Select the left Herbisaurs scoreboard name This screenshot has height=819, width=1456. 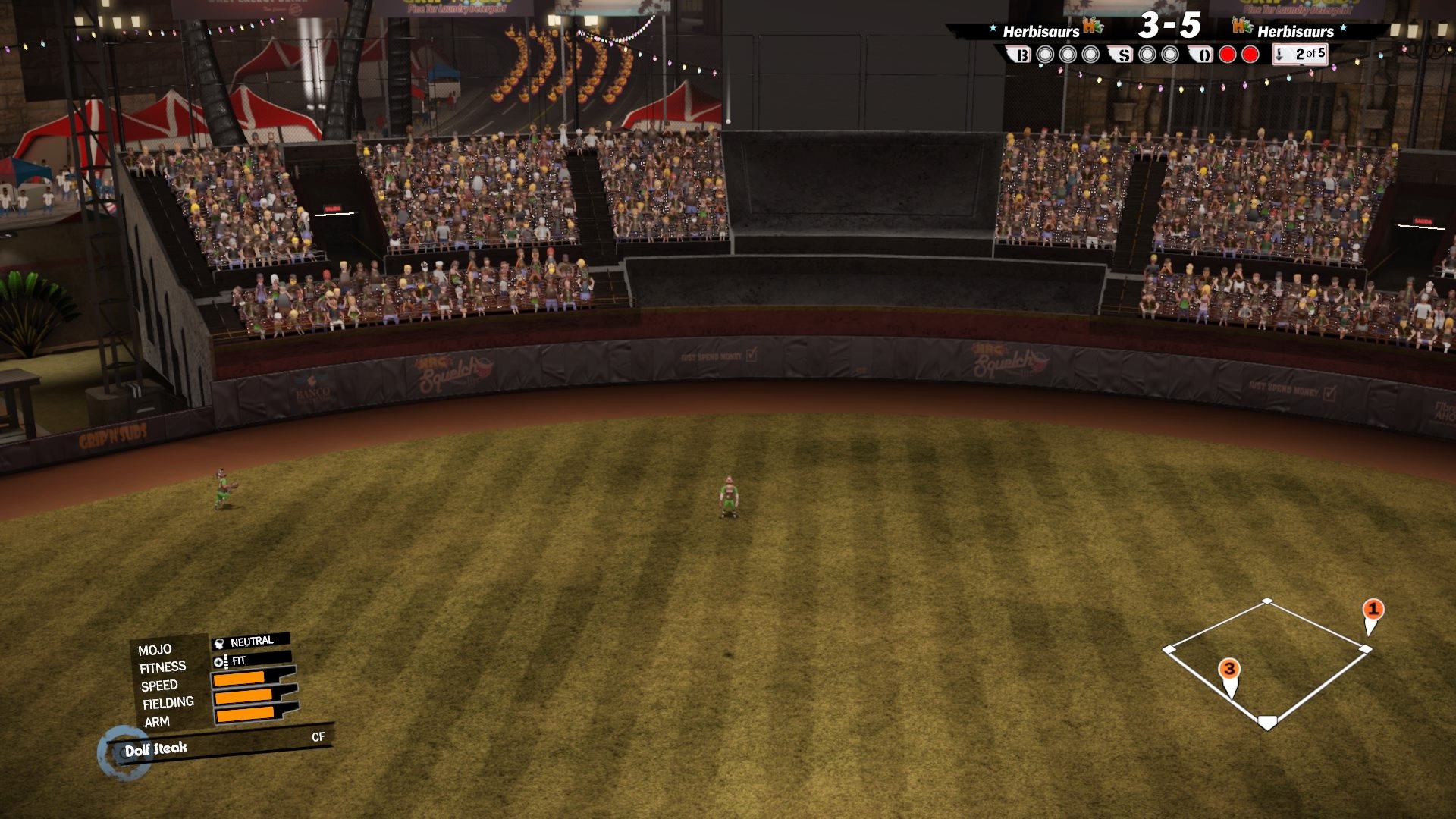pyautogui.click(x=1040, y=32)
